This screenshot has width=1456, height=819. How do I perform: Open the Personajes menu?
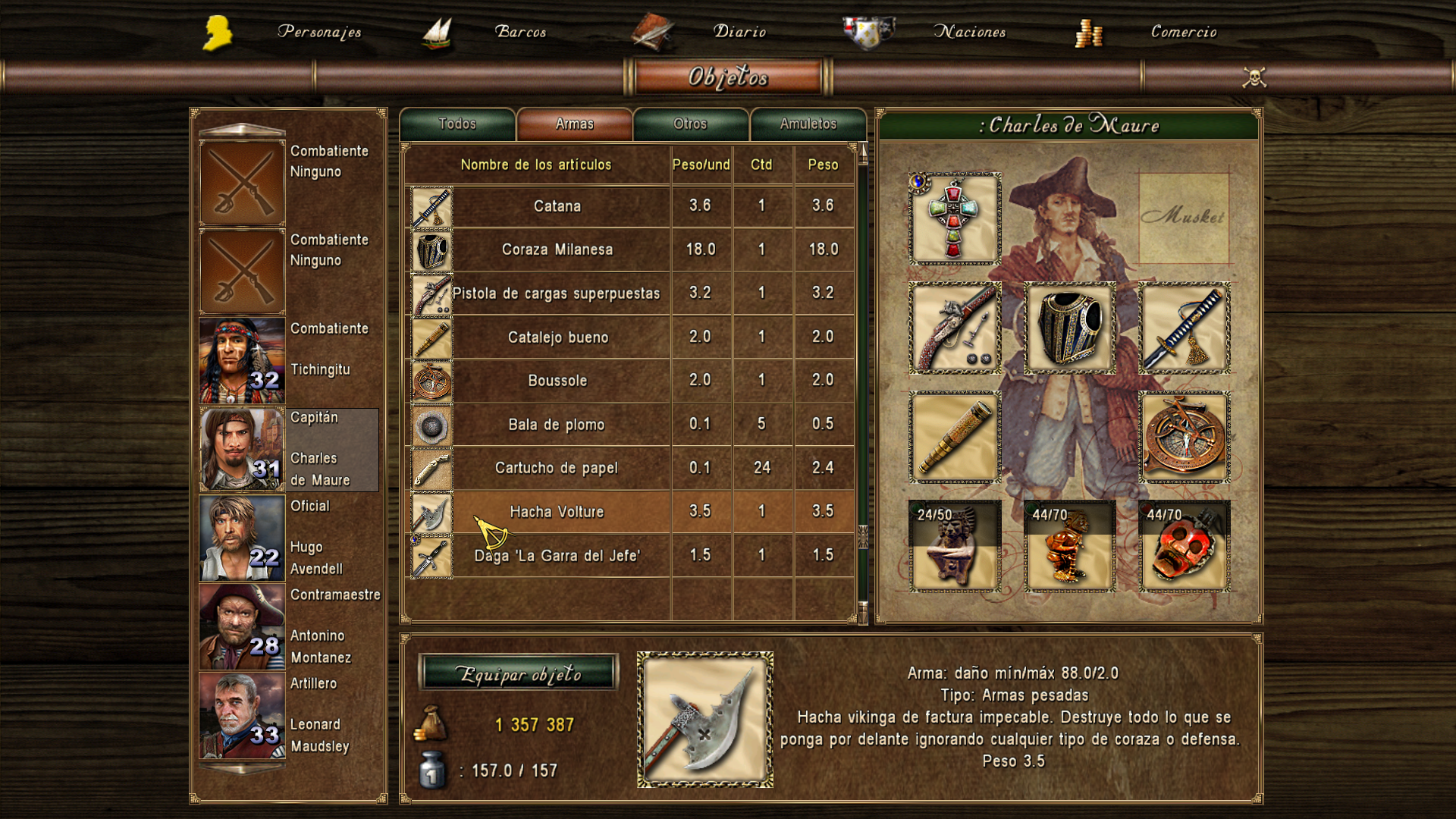point(318,32)
